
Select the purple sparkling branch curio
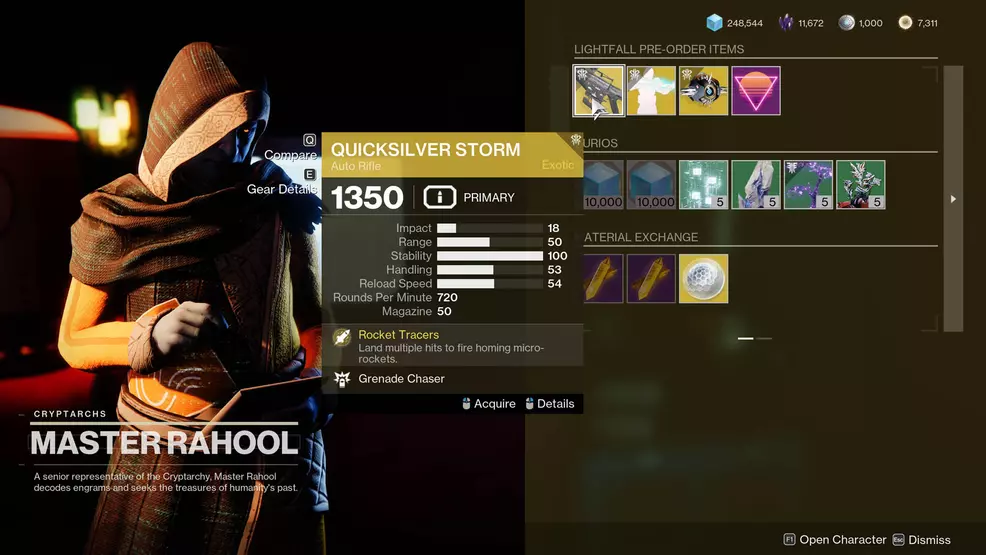(808, 185)
